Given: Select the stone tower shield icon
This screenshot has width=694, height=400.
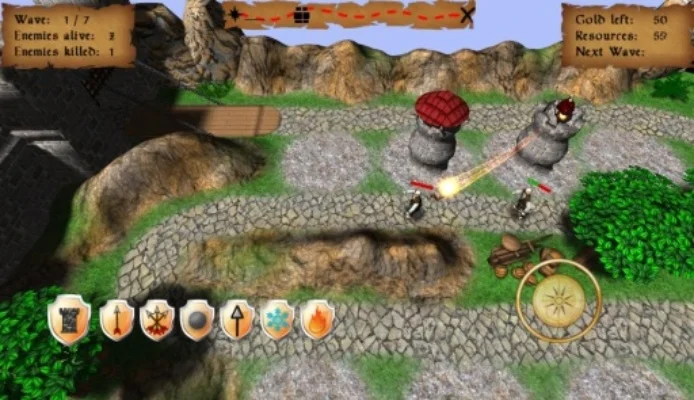Looking at the screenshot, I should [x=68, y=320].
